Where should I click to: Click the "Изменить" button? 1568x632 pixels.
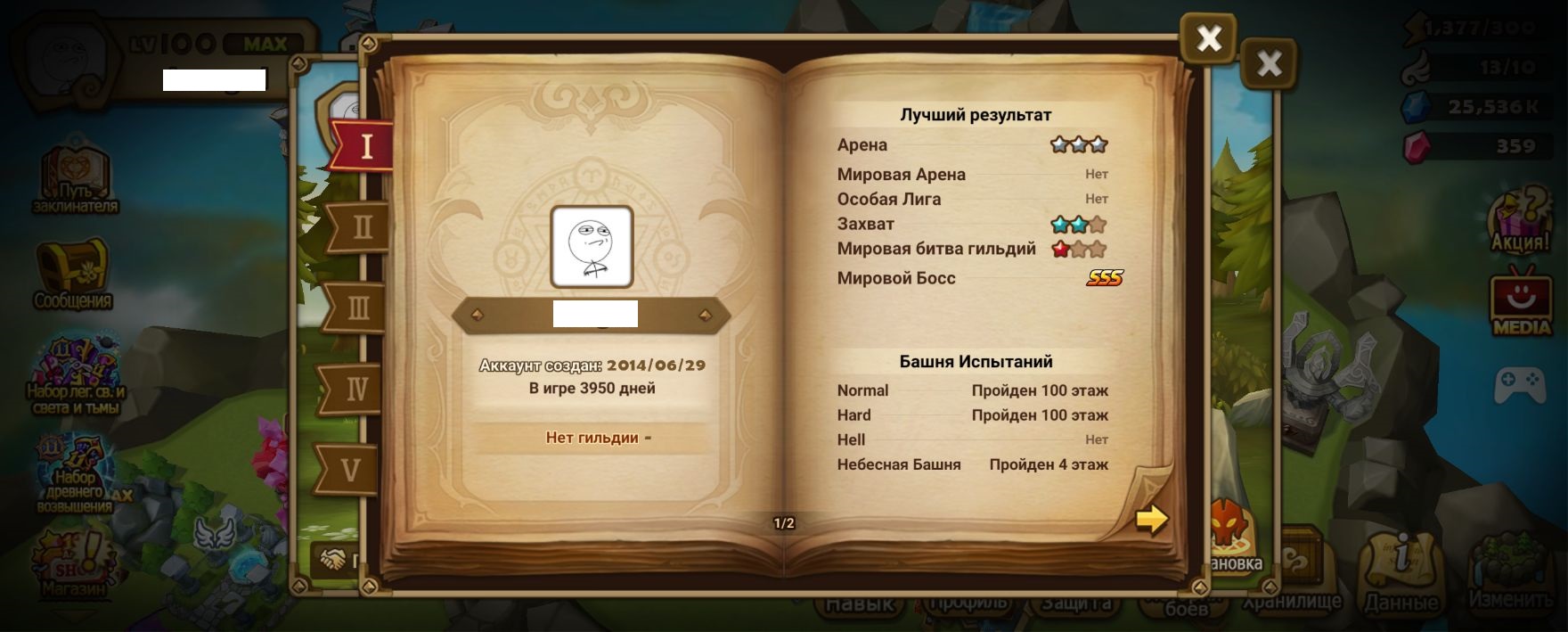click(x=1509, y=575)
